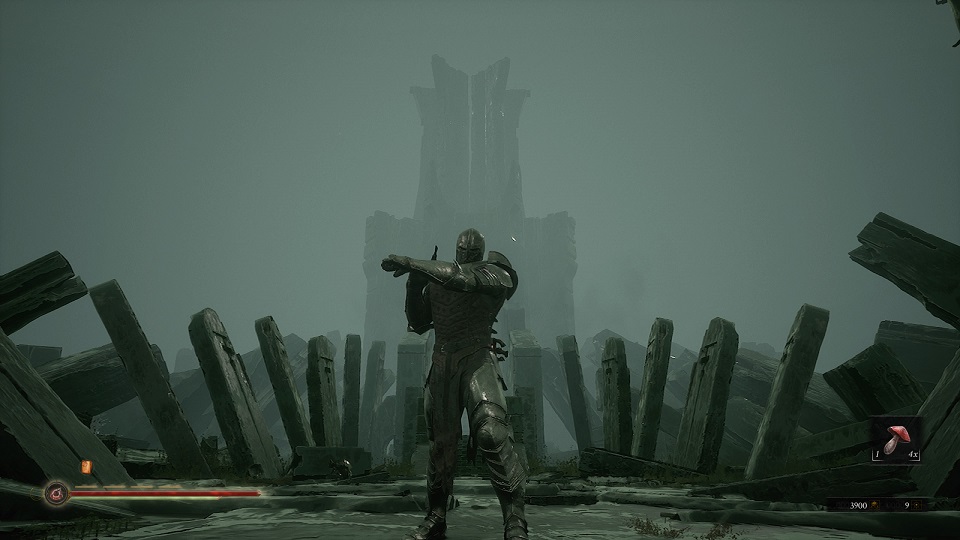Image resolution: width=960 pixels, height=540 pixels.
Task: Click the circular shell emblem beside health bar
Action: tap(55, 492)
